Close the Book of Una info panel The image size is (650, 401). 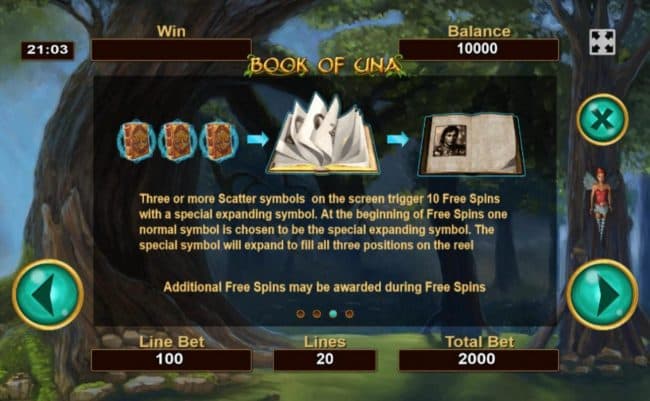tap(602, 119)
